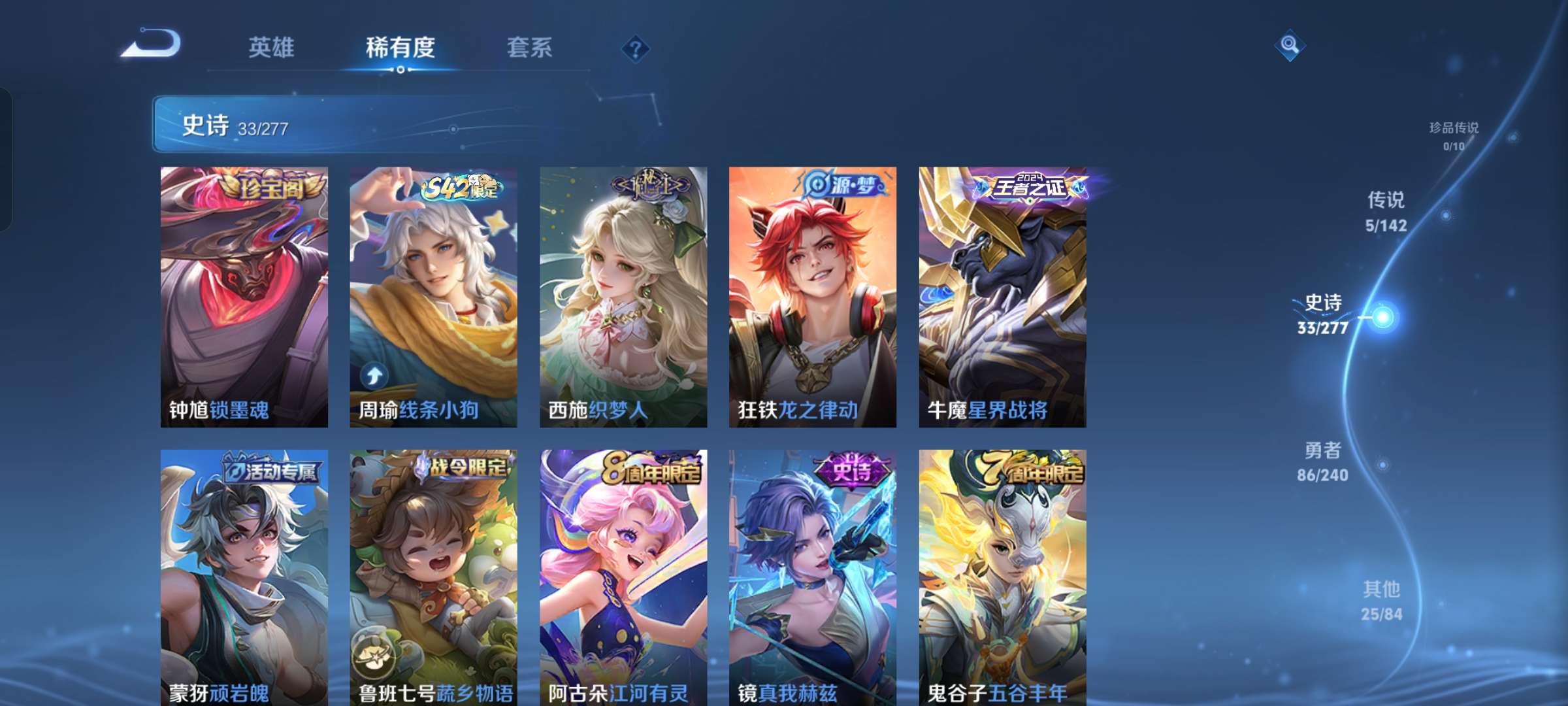
Task: Click the upgrade arrow on 周瑜线条小狗 skin
Action: tap(374, 376)
